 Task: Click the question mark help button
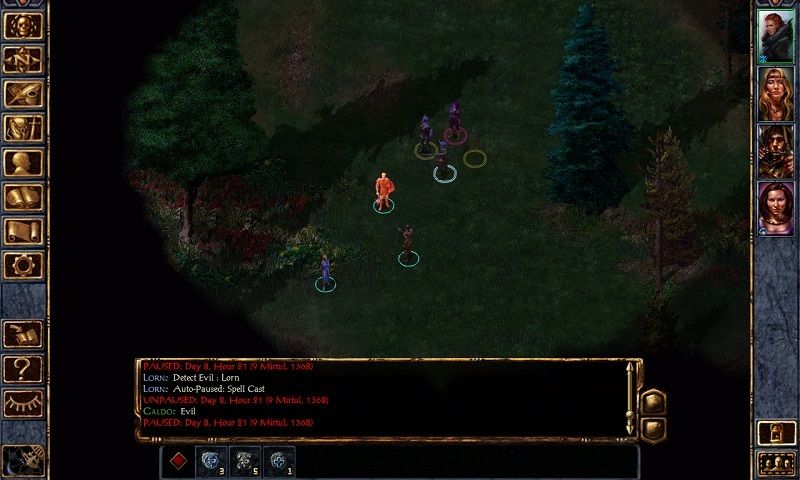point(23,368)
